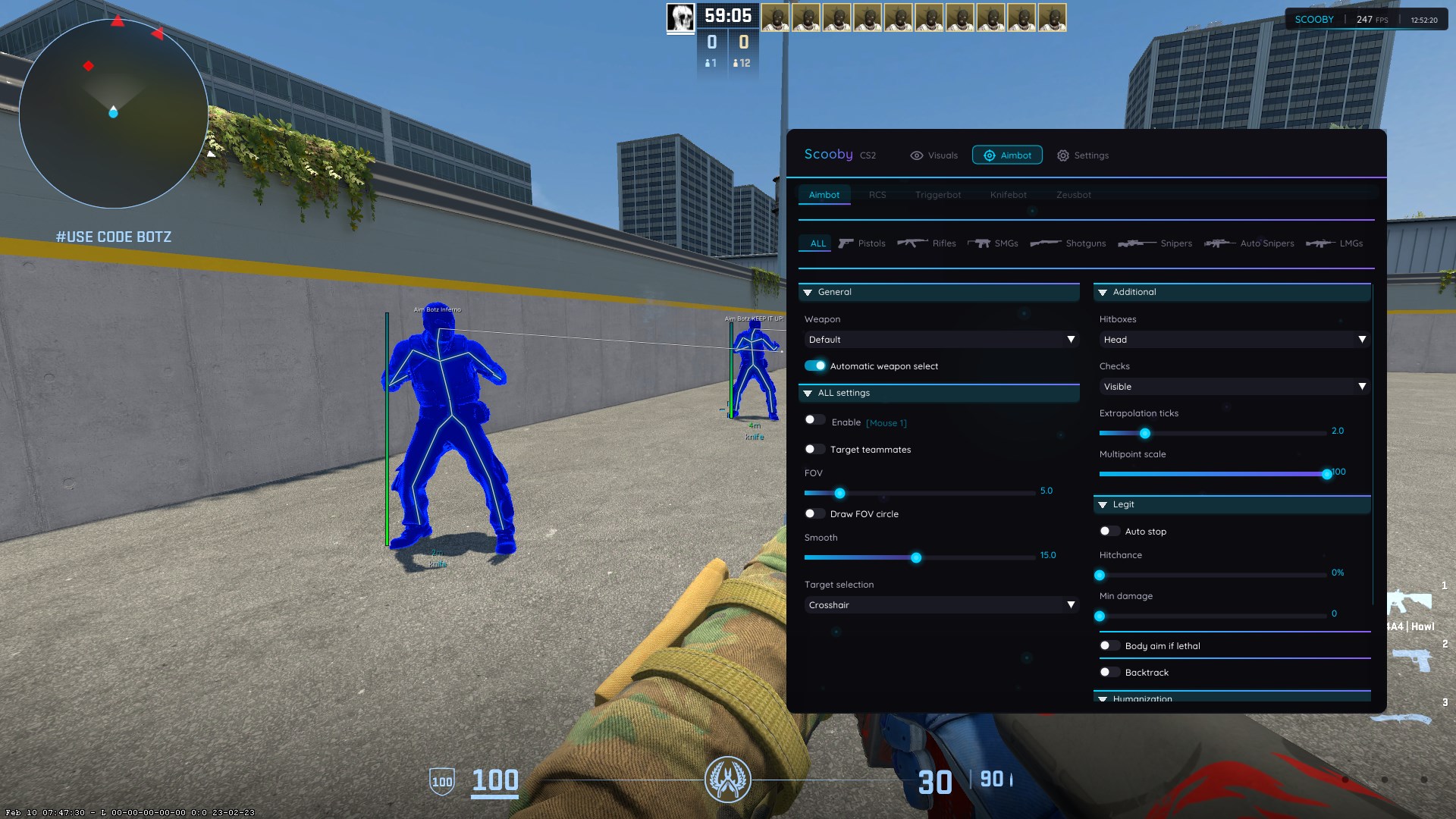Select the Shotguns weapon icon
Screen dimensions: 1456x819
1047,243
